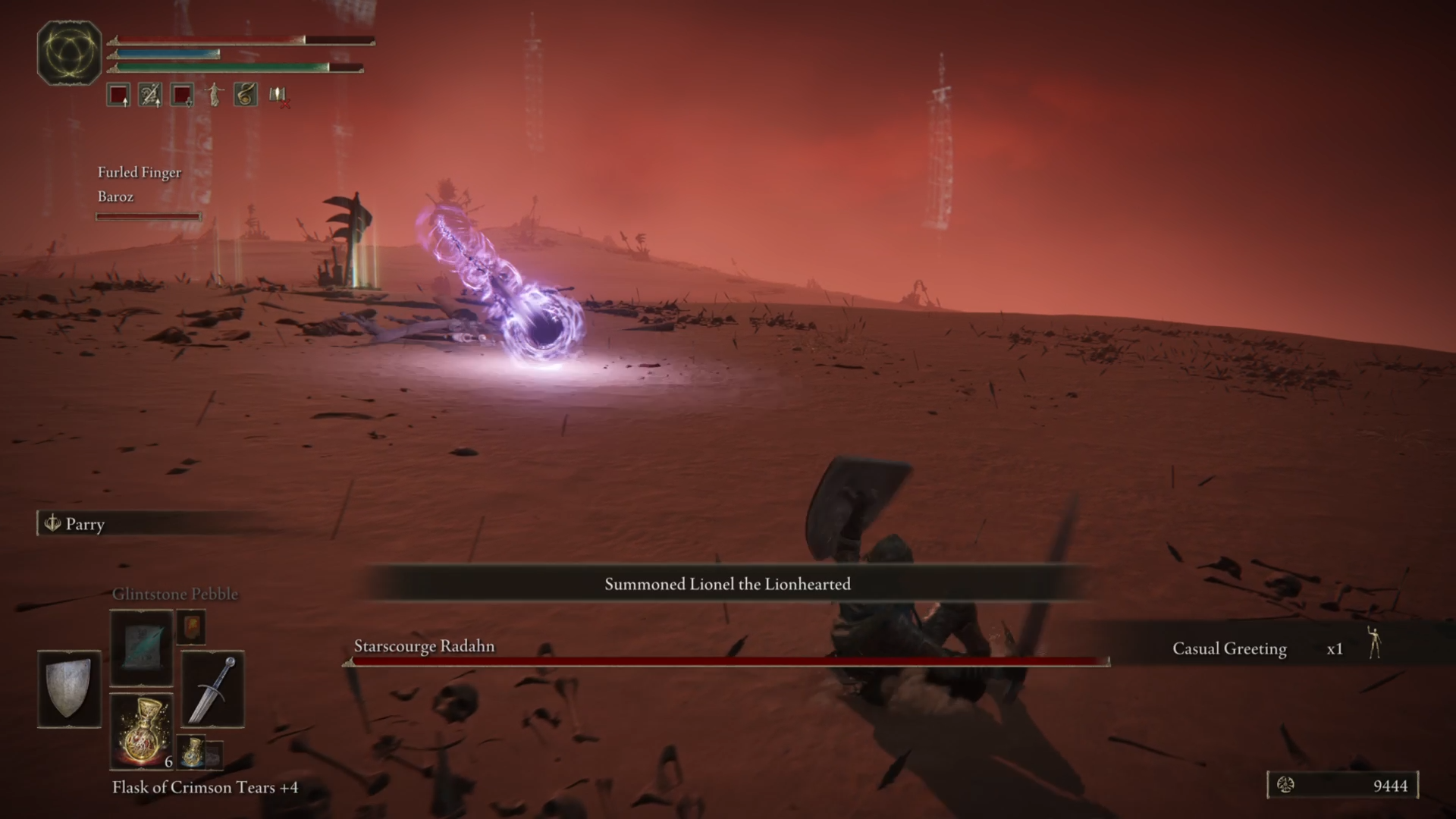
Task: Open the Summoned Lionel the Lionhearted banner
Action: 727,584
